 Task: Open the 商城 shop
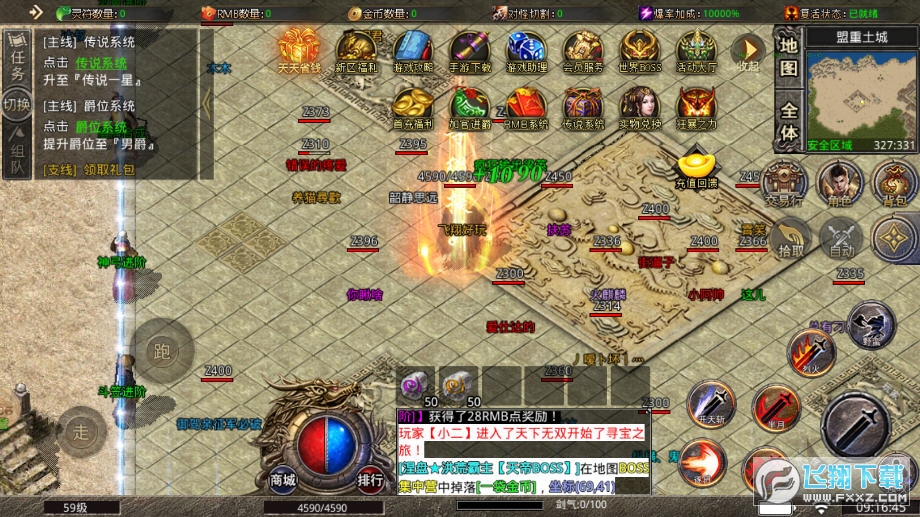(x=284, y=478)
